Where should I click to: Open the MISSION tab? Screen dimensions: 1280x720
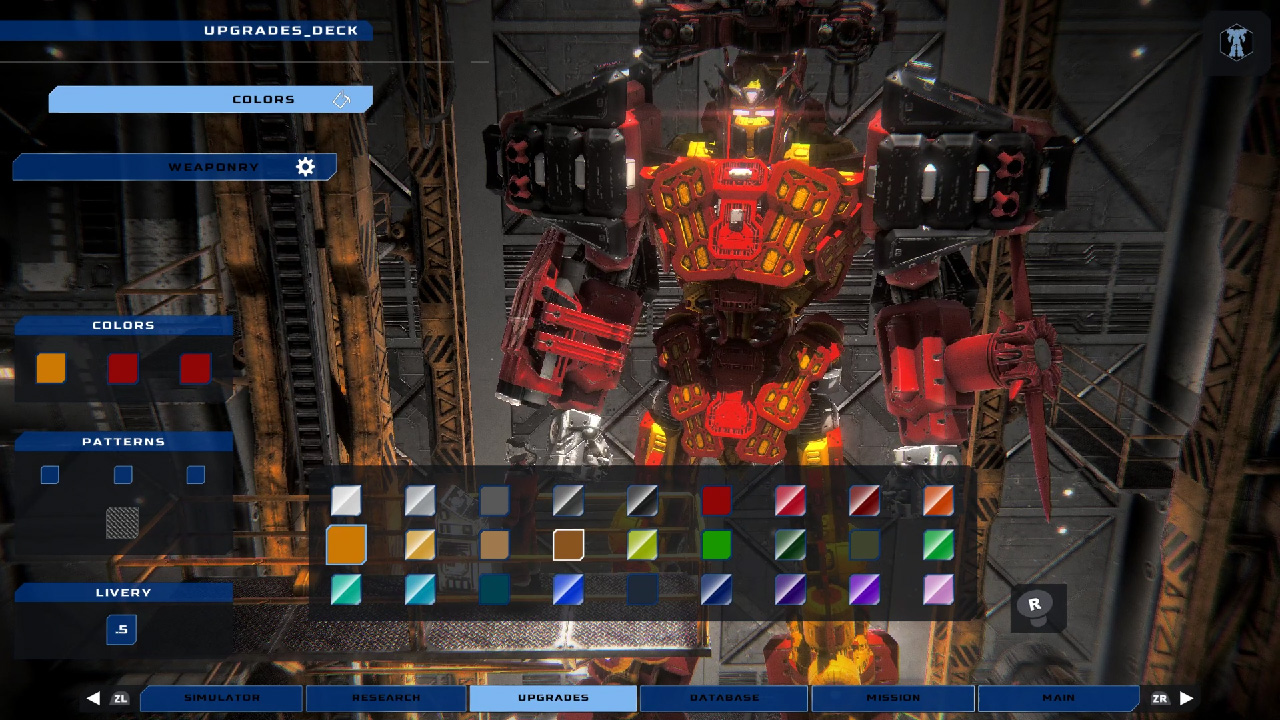click(x=891, y=698)
